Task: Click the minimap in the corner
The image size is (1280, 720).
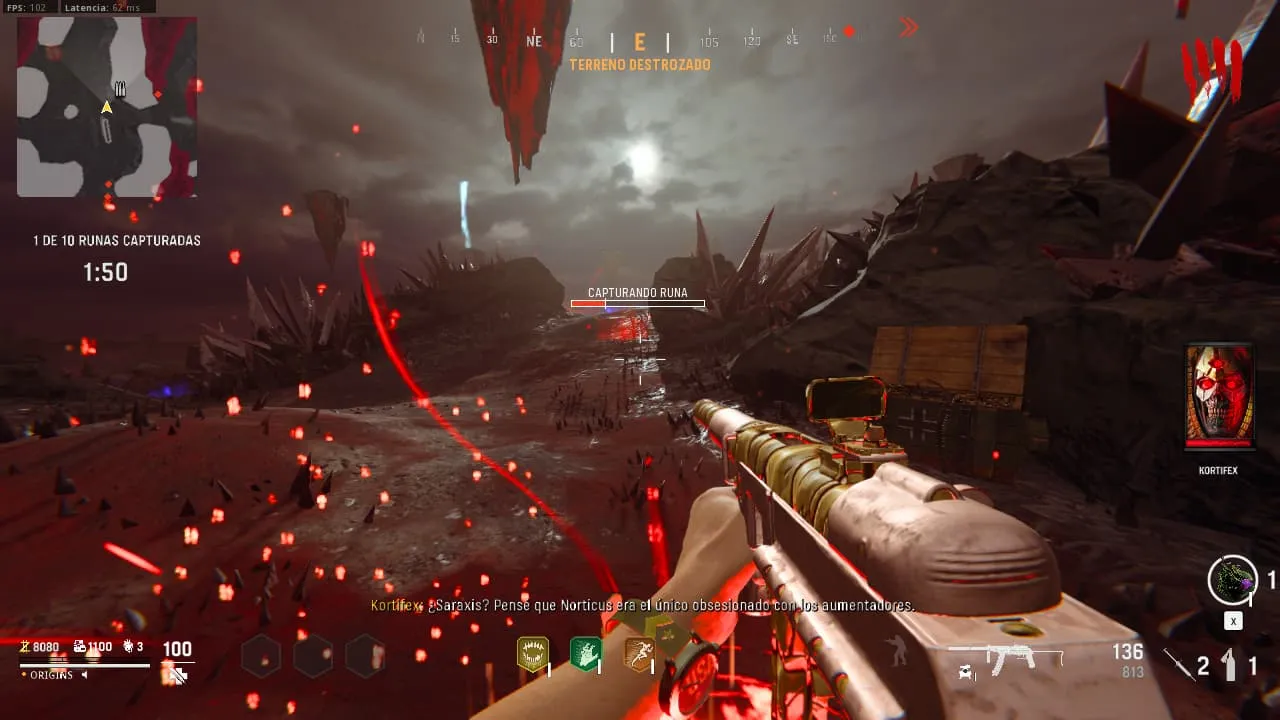Action: pyautogui.click(x=106, y=106)
